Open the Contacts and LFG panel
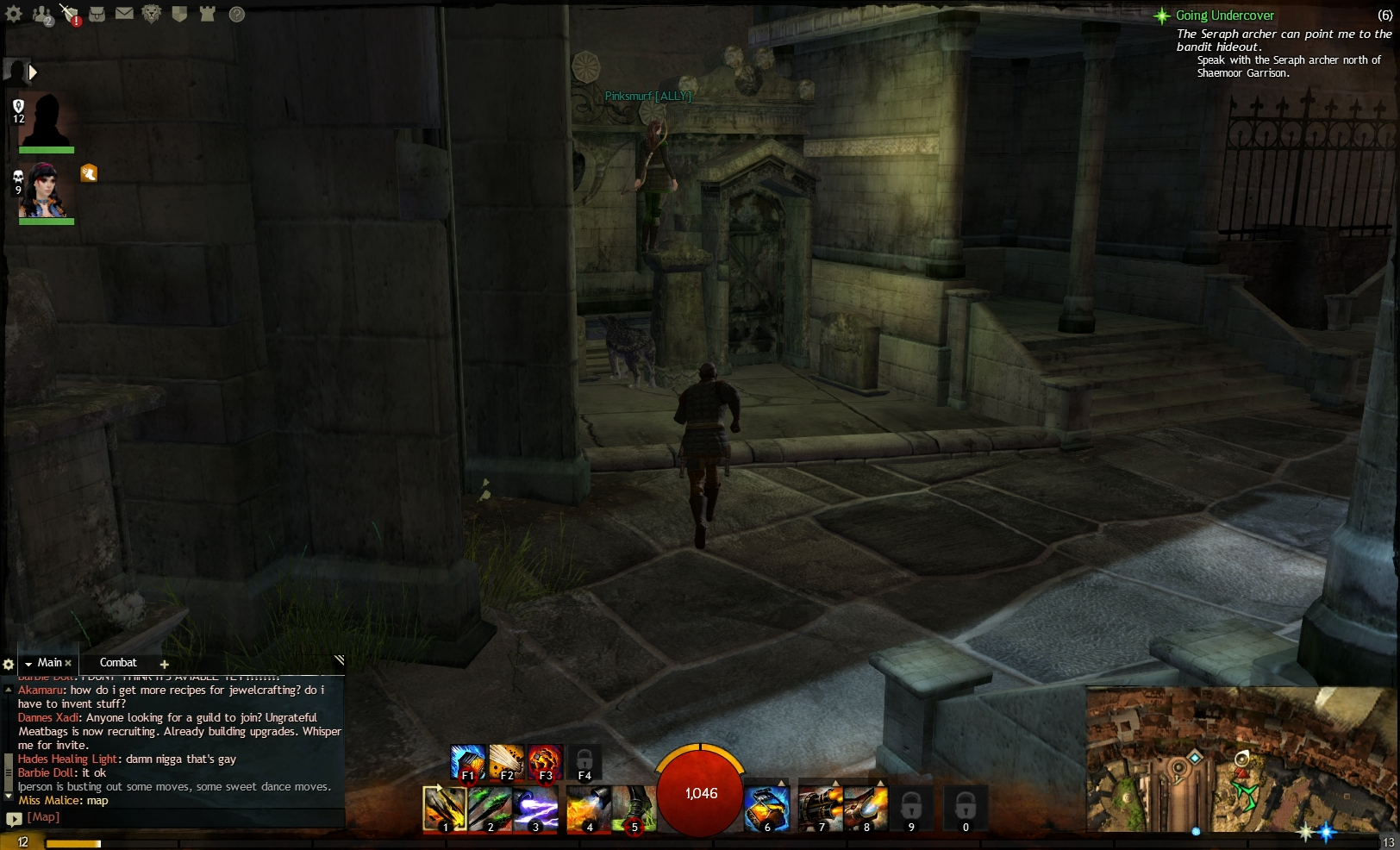The width and height of the screenshot is (1400, 850). [41, 15]
